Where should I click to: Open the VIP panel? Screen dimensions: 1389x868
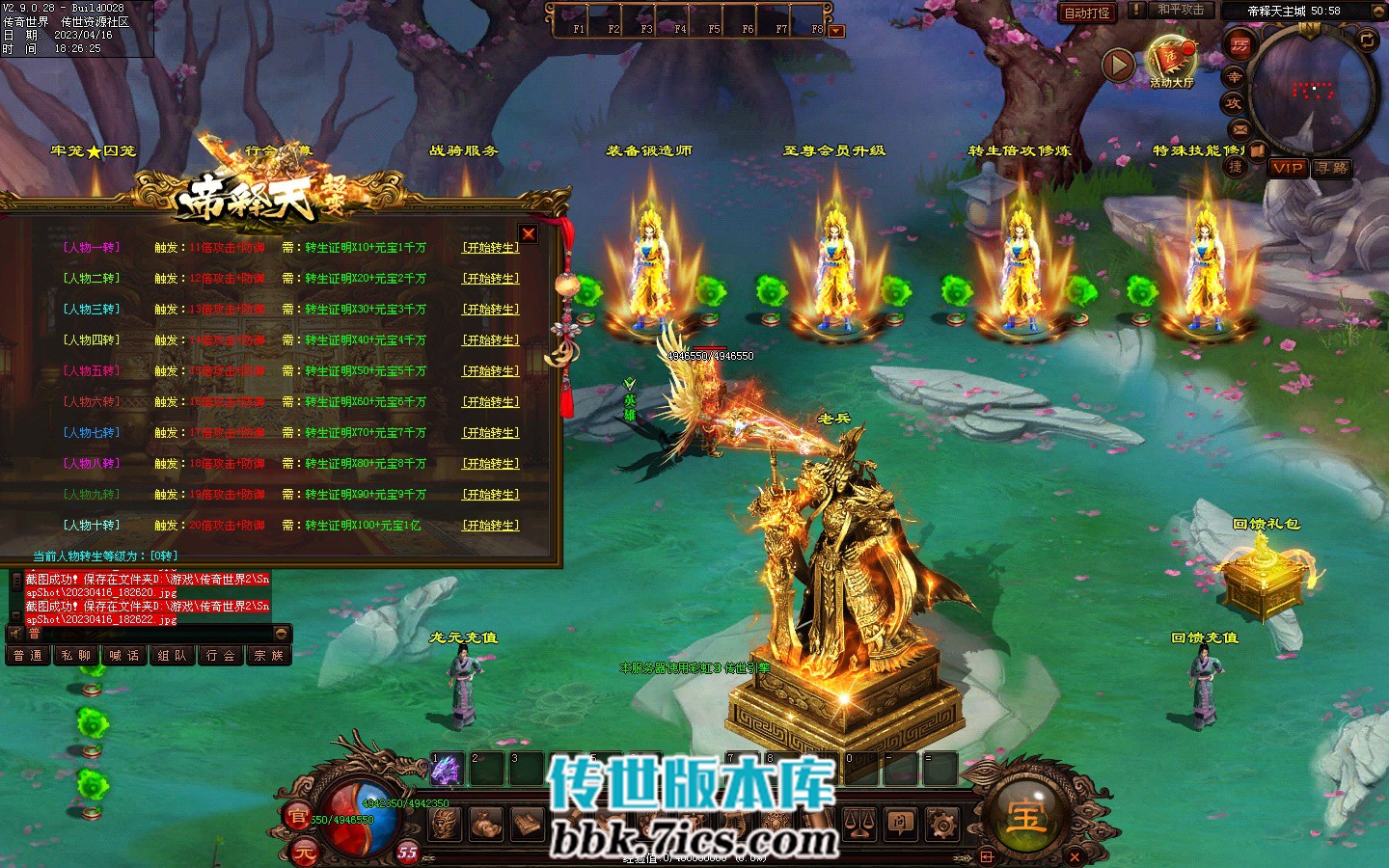coord(1288,168)
